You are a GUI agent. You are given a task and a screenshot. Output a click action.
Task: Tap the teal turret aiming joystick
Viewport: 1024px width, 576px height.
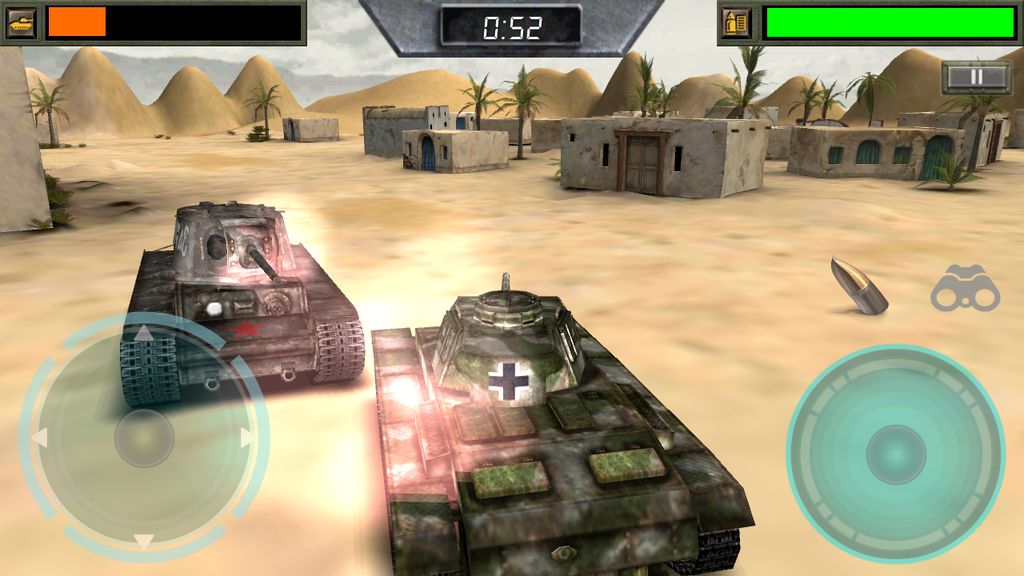895,453
